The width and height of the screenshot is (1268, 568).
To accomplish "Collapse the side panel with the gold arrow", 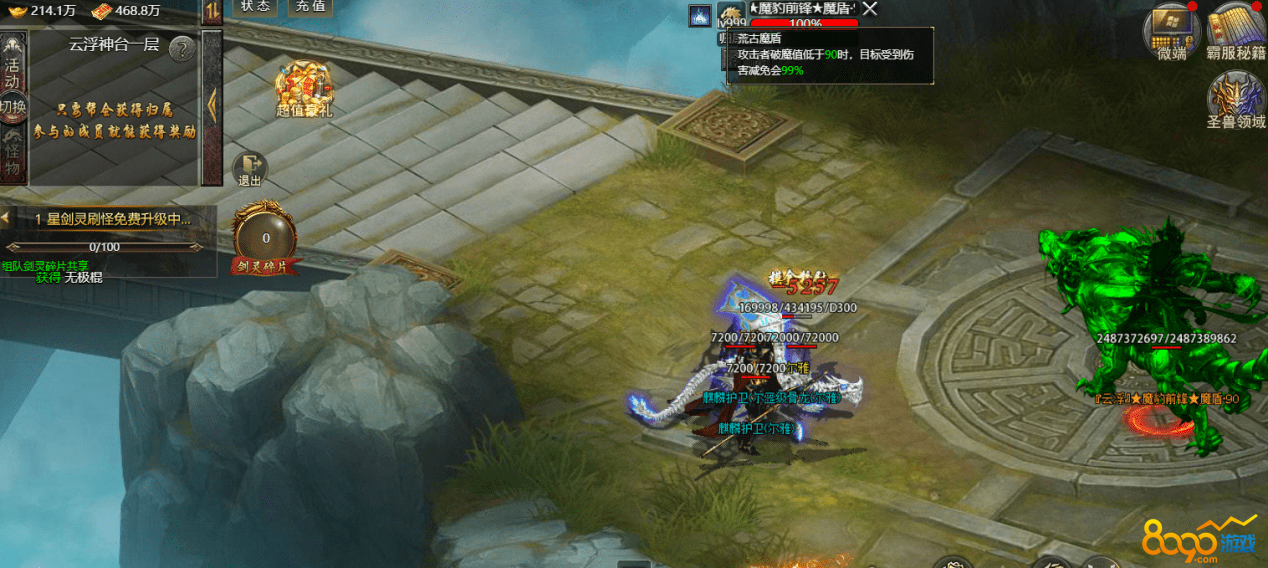I will coord(211,105).
